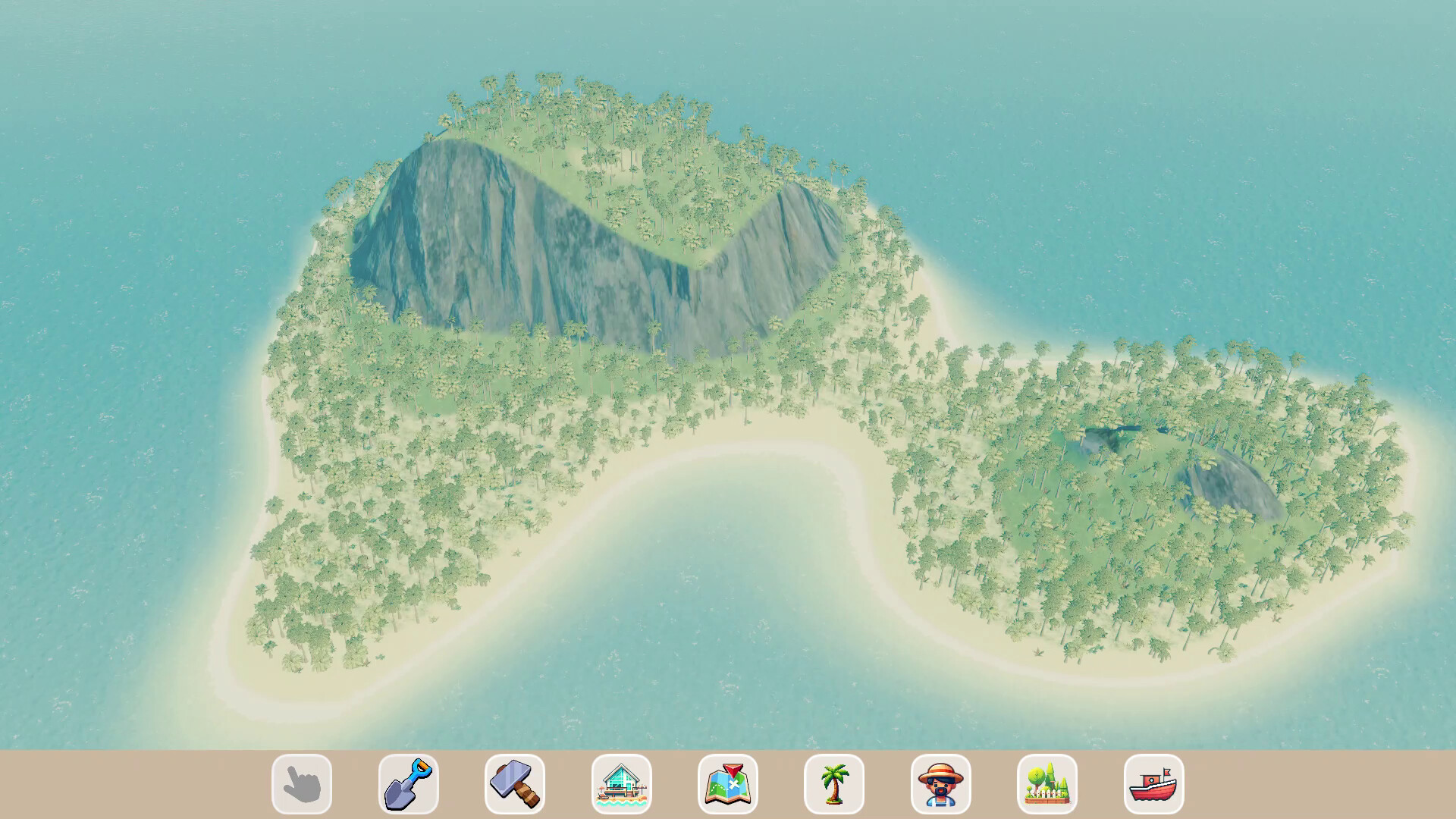Select the garden fence decoration tool
Image resolution: width=1456 pixels, height=819 pixels.
point(1049,785)
